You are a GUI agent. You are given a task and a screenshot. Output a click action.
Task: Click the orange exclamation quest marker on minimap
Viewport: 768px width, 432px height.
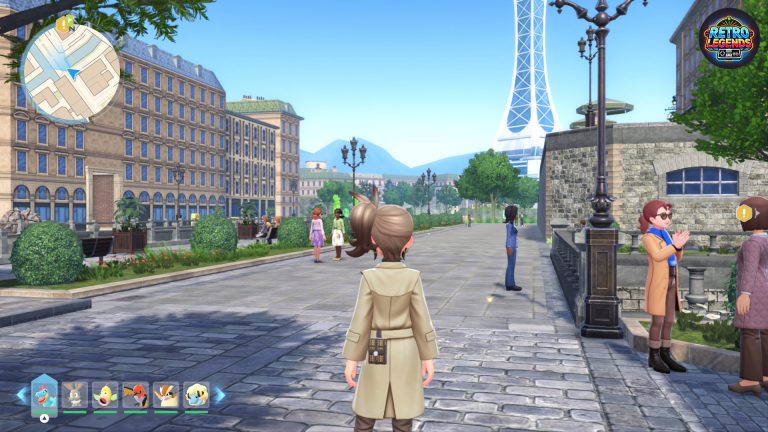tap(64, 22)
